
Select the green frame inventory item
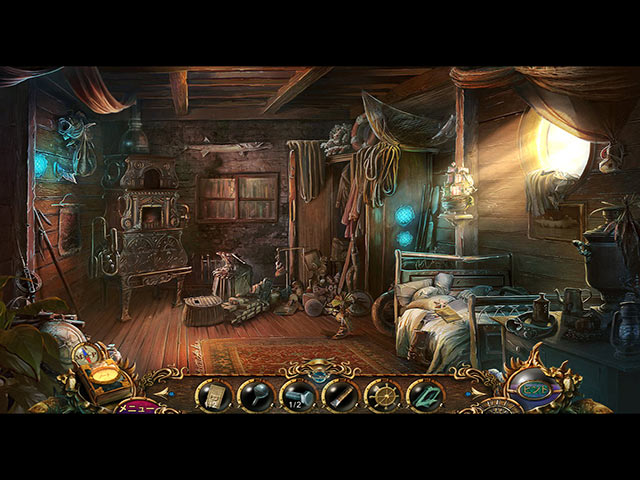pos(424,394)
